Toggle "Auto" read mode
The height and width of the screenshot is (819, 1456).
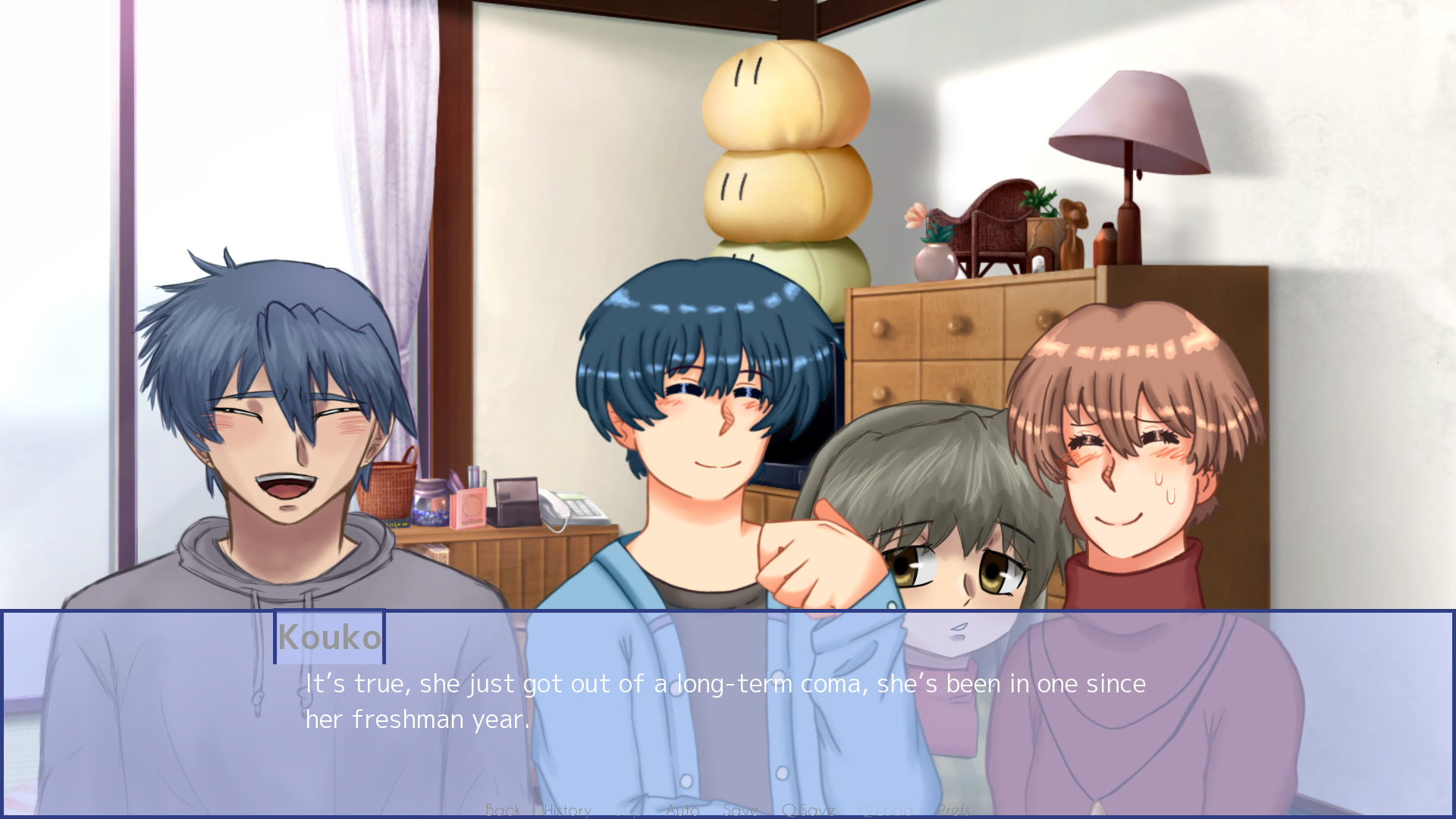coord(682,809)
